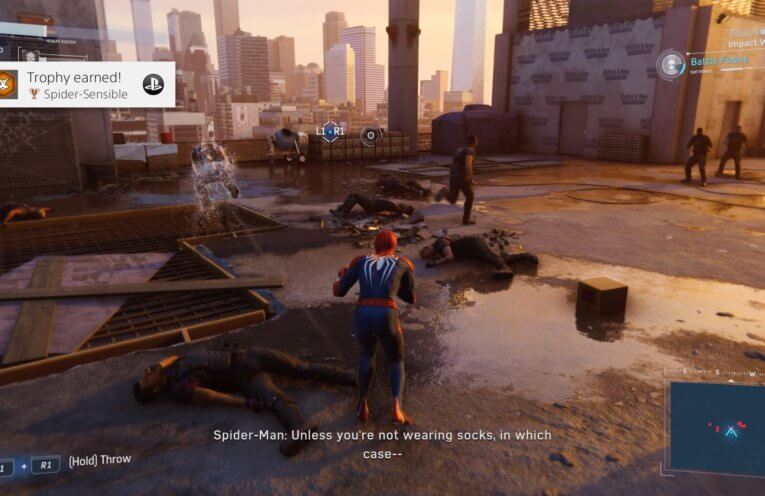Click the Spider-Man arrow marker on minimap

(x=731, y=431)
